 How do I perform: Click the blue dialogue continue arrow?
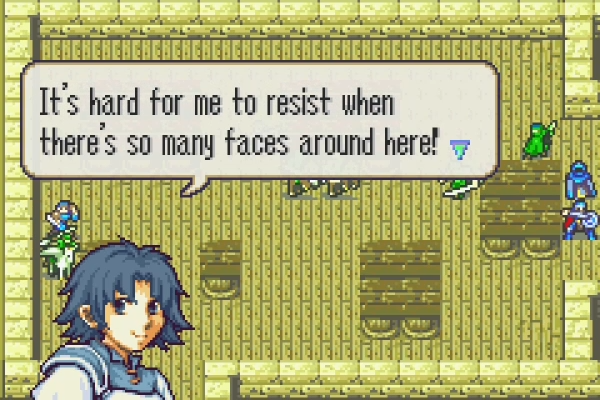[459, 148]
